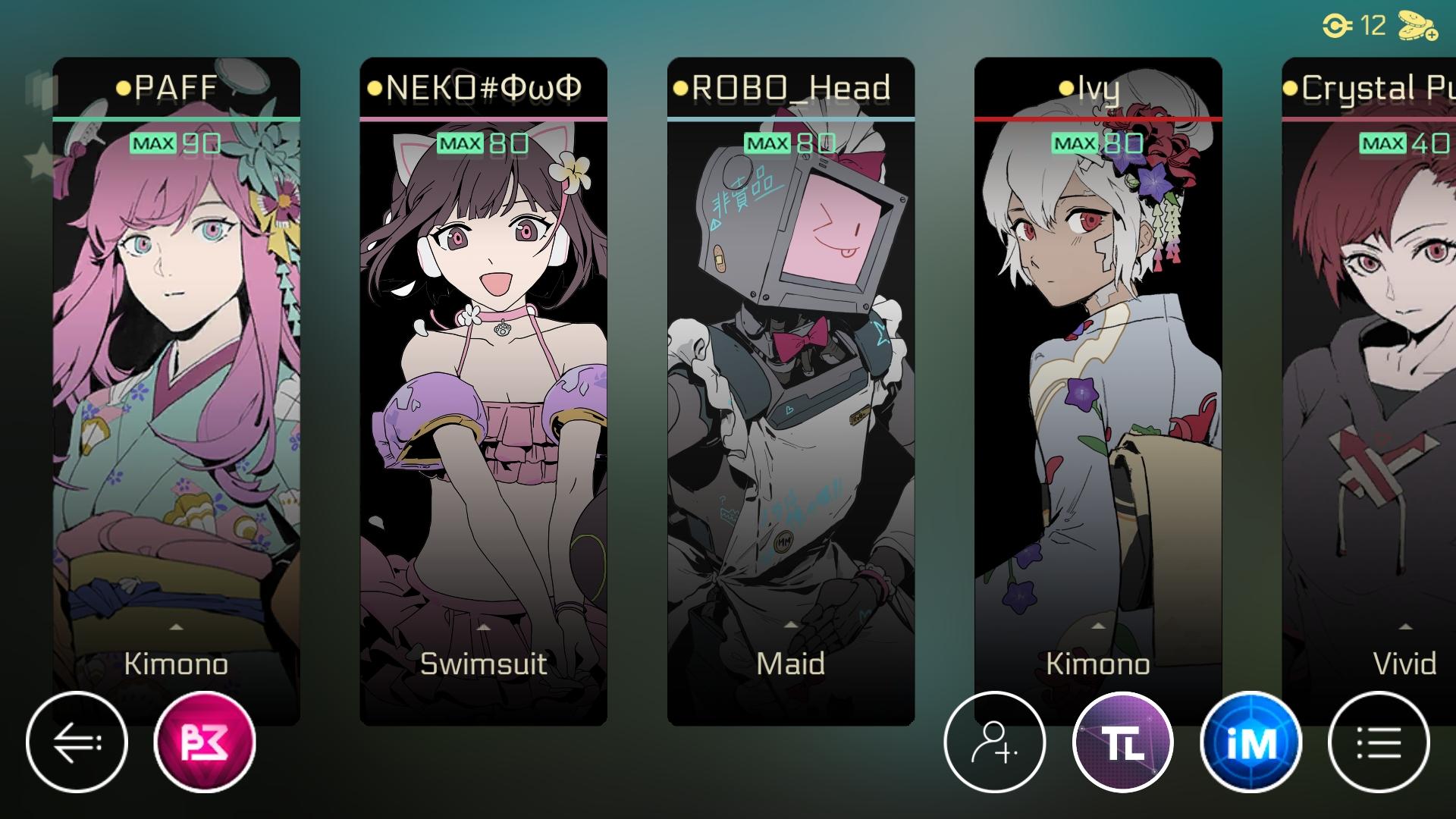The height and width of the screenshot is (819, 1456).
Task: Click the coin purchase icon at top right
Action: coord(1415,25)
